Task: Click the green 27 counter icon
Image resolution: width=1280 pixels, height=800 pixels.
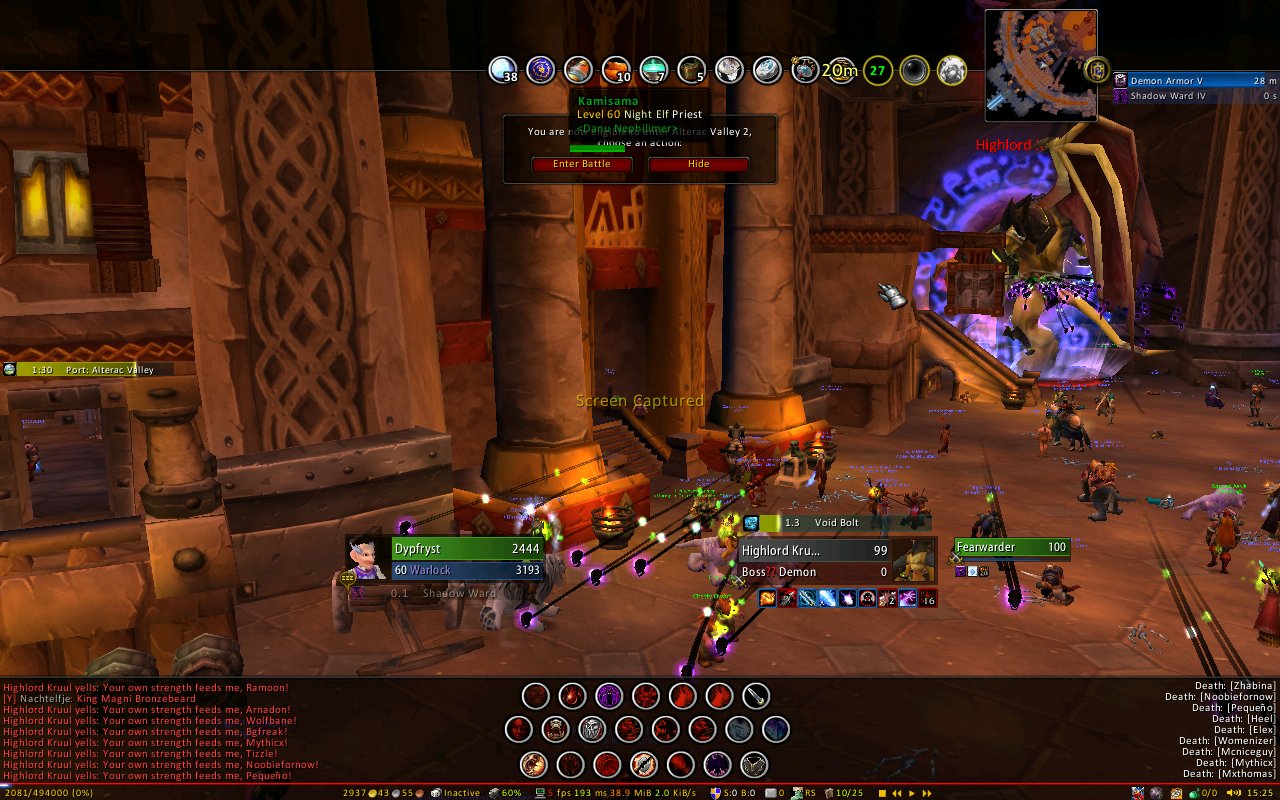Action: 877,70
